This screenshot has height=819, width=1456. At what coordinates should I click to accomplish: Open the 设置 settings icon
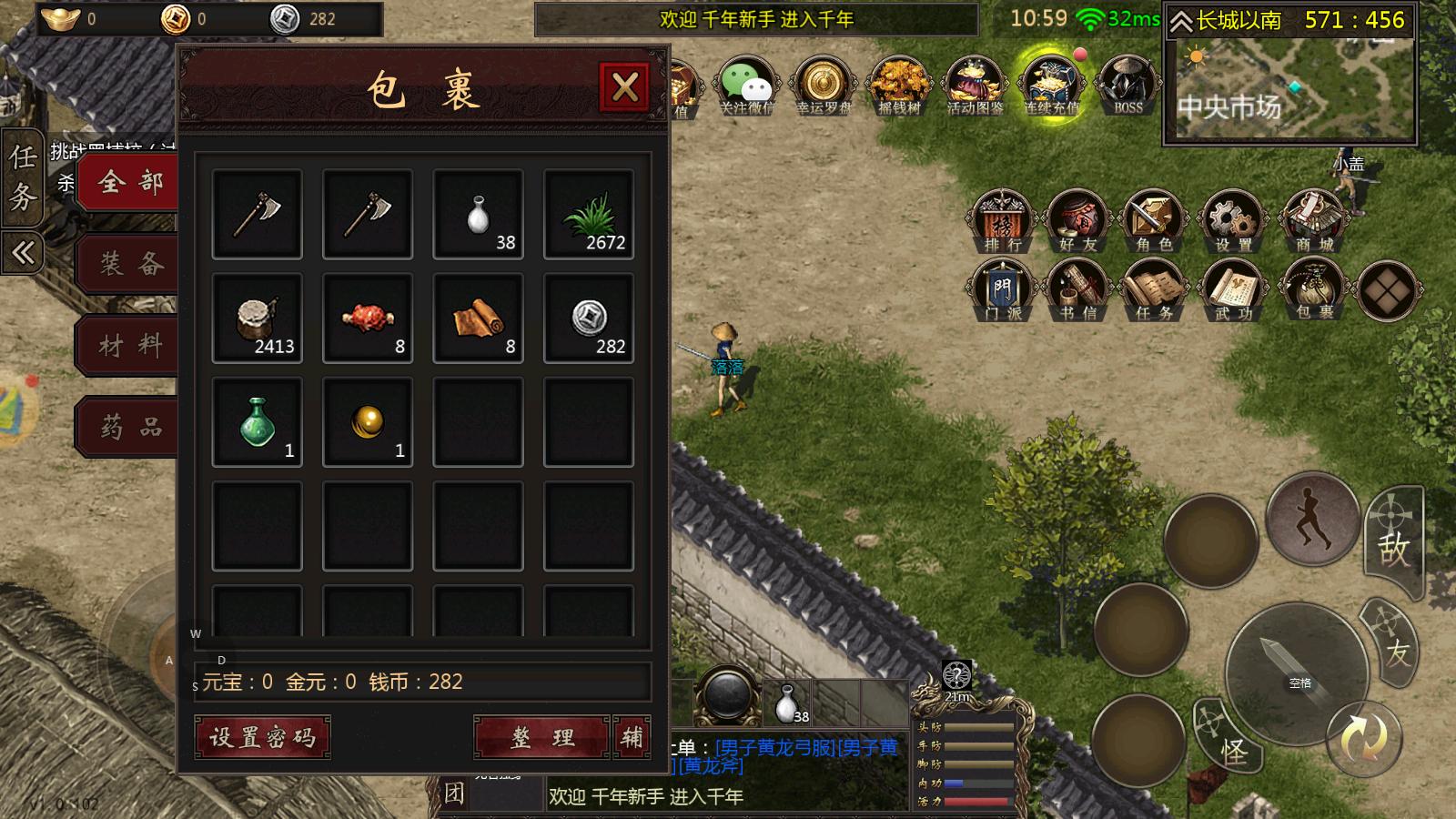click(x=1230, y=218)
